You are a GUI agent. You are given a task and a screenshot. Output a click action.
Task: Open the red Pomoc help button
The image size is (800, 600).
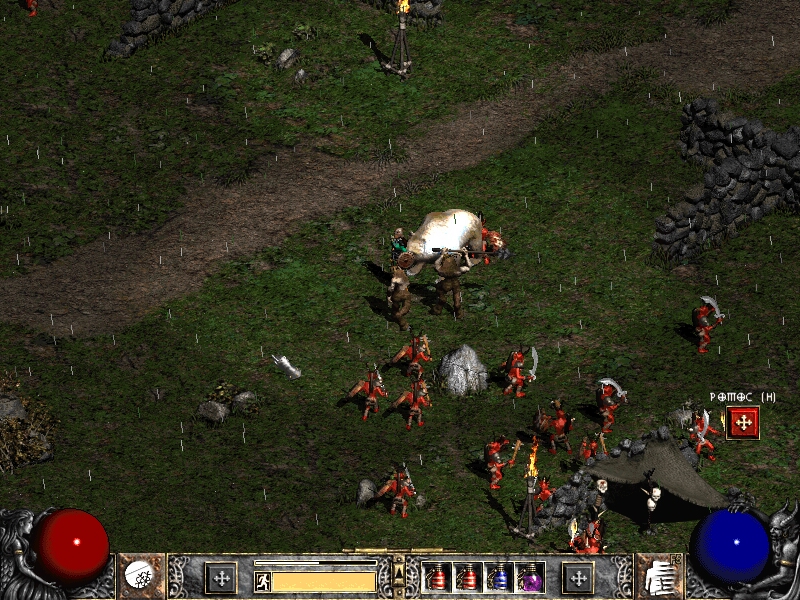coord(742,422)
